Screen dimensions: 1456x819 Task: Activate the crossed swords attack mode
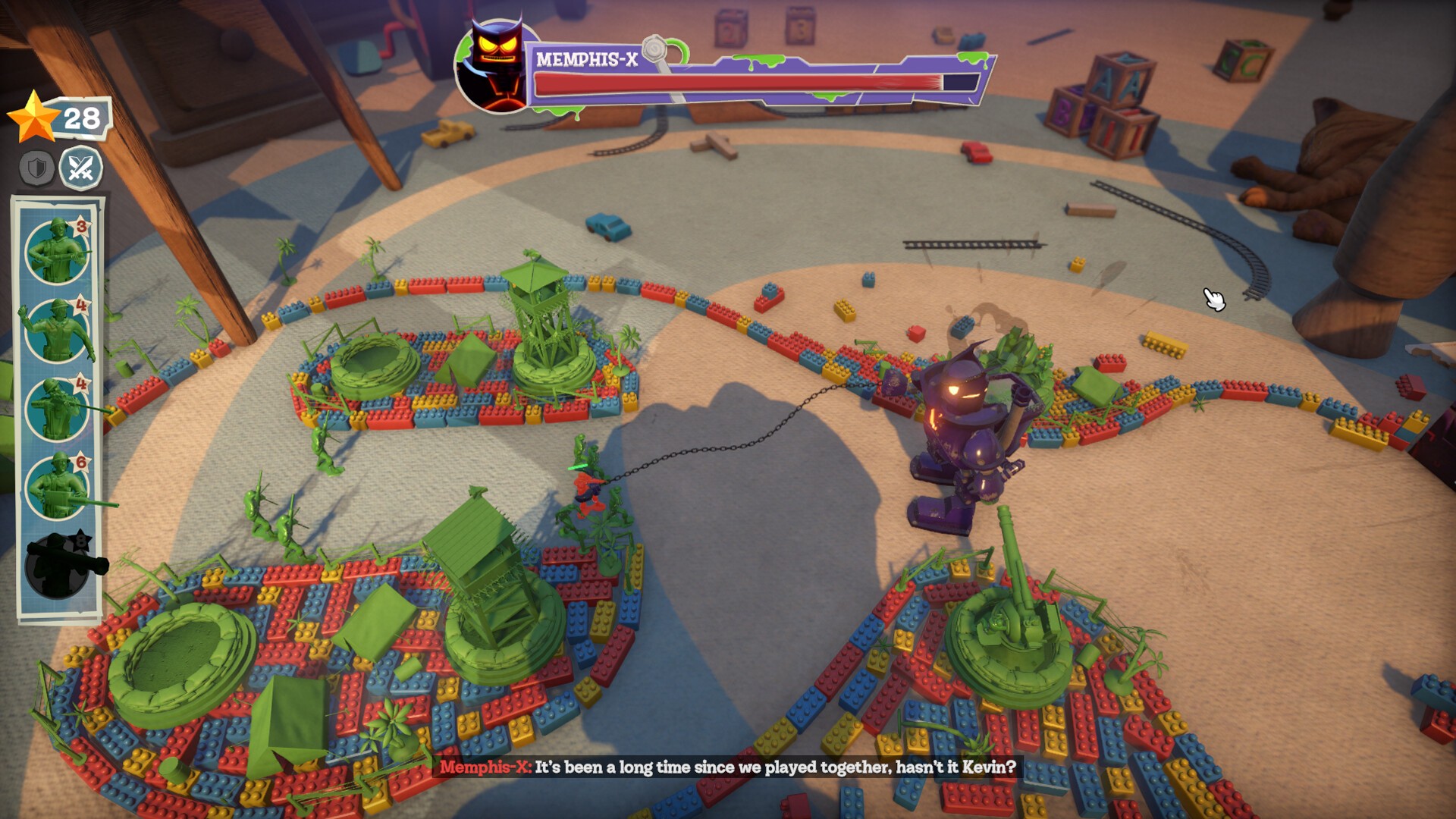[x=80, y=168]
